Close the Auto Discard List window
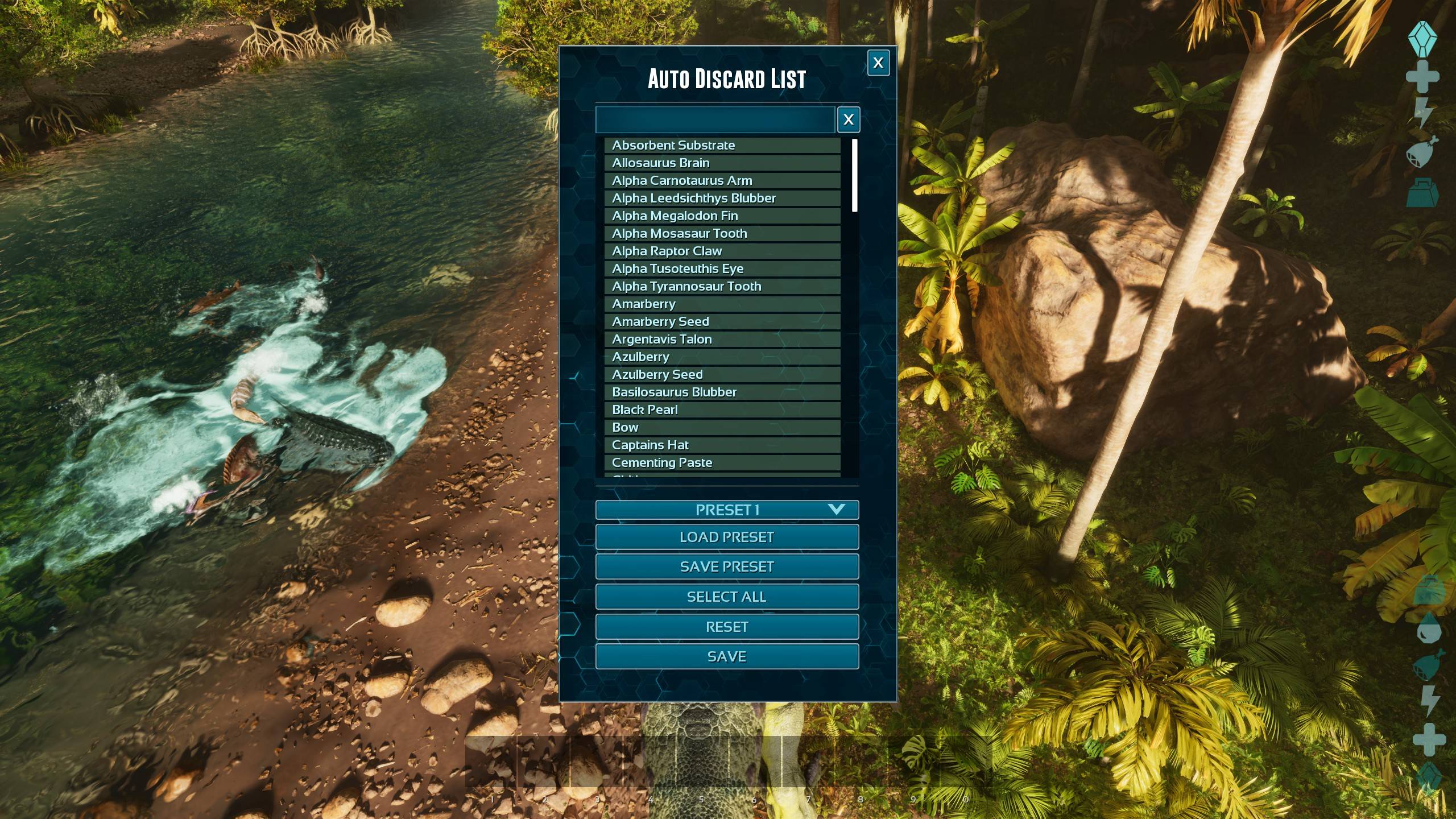Image resolution: width=1456 pixels, height=819 pixels. [878, 63]
